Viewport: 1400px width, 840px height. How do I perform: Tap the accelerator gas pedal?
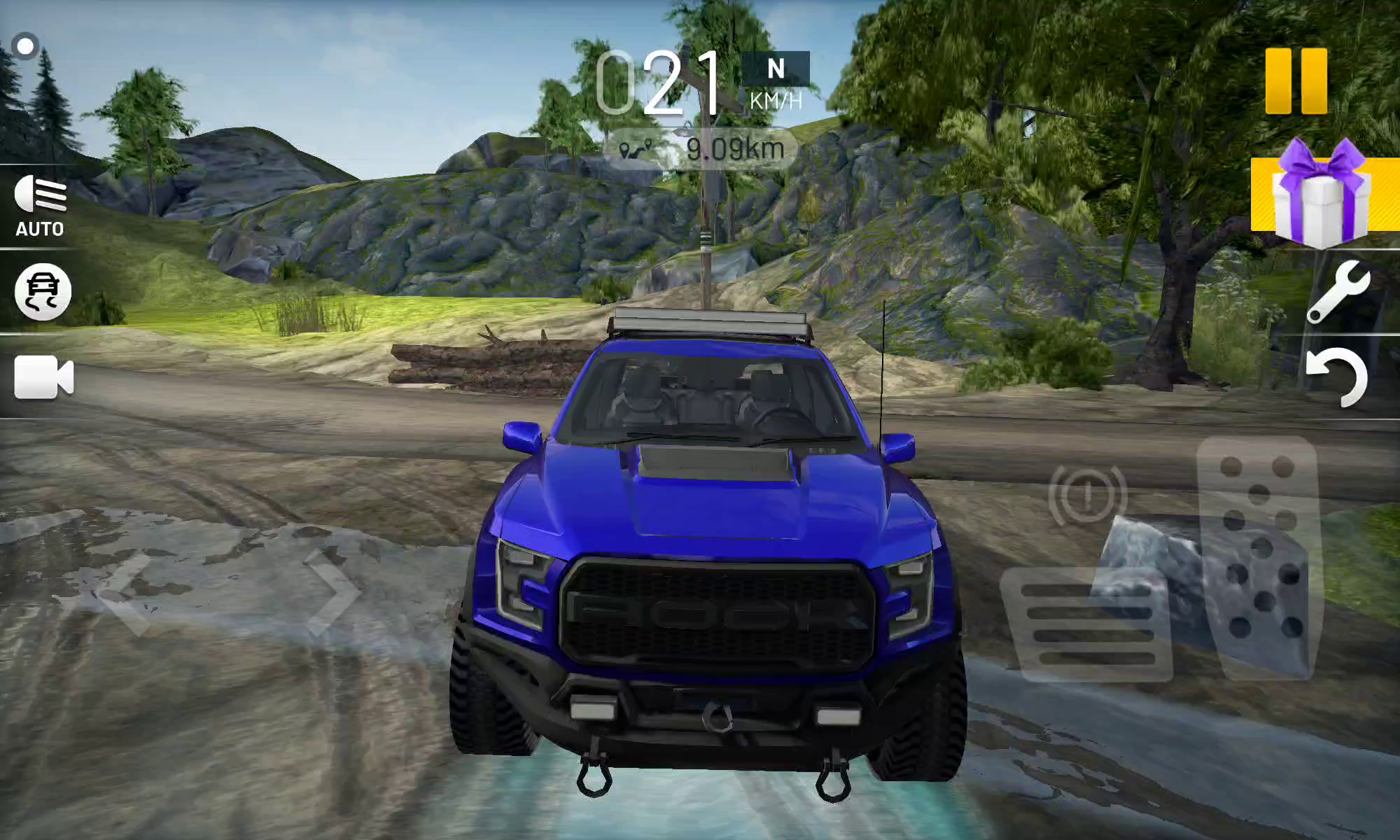(1259, 556)
